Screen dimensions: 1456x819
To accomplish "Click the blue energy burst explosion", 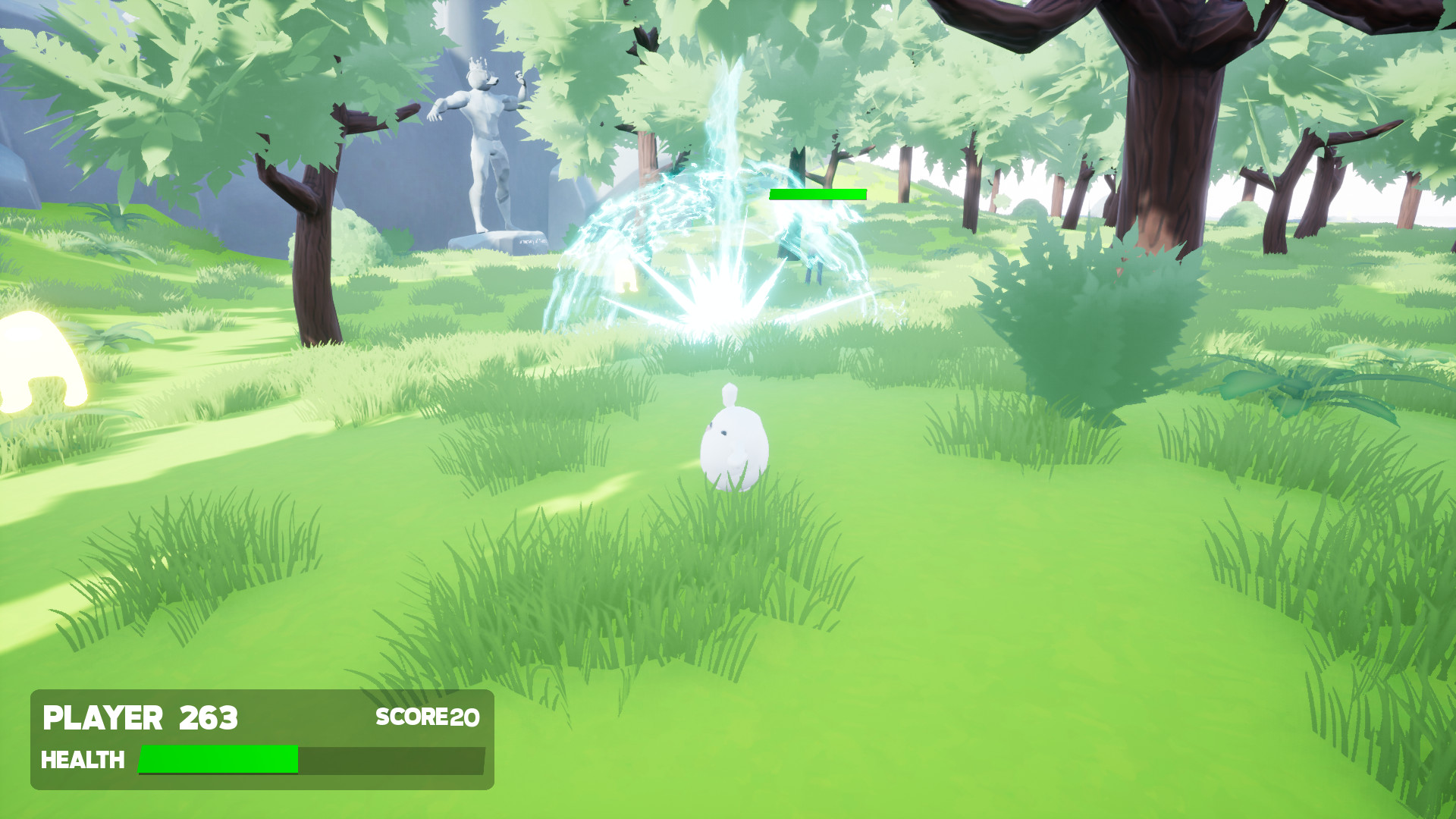I will (x=720, y=303).
